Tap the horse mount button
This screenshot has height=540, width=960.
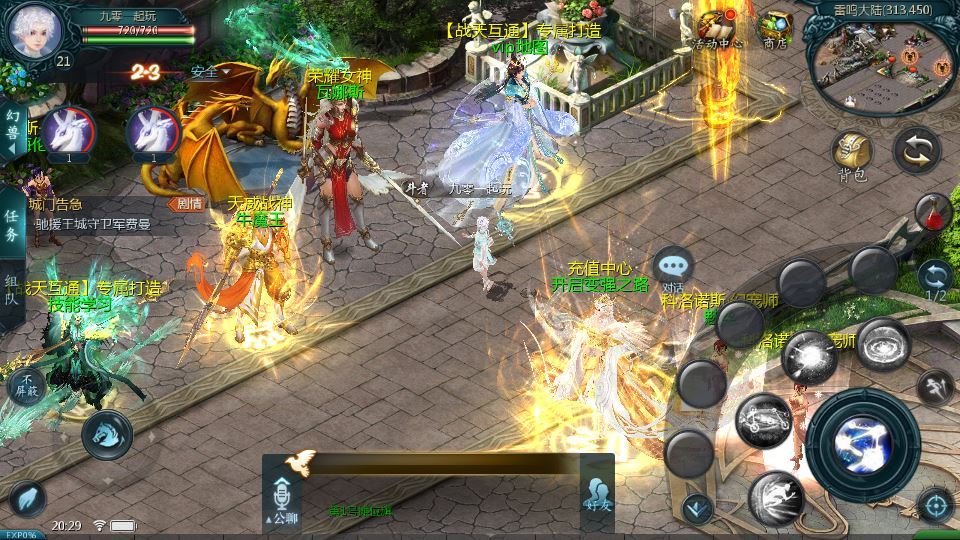107,432
